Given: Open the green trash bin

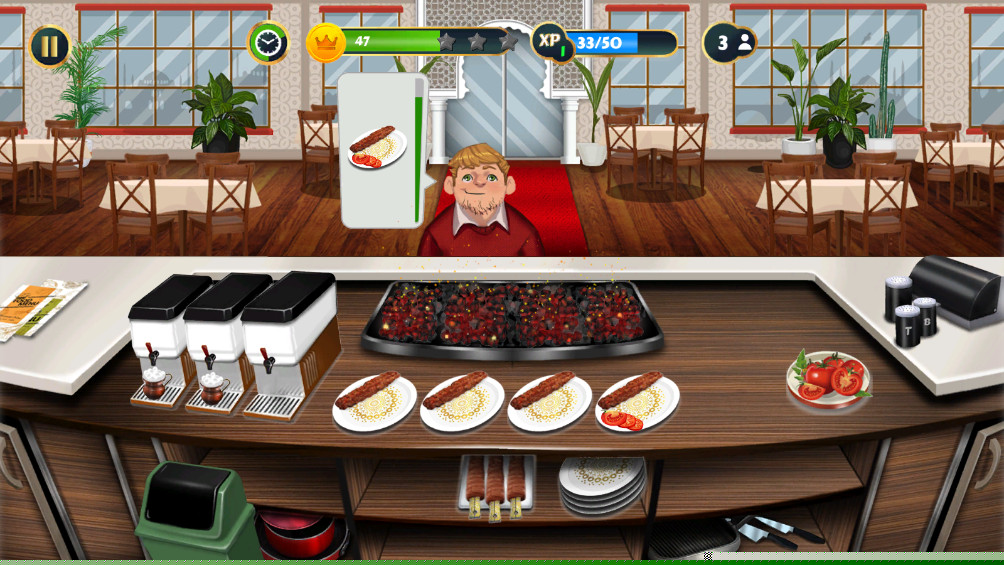Looking at the screenshot, I should pos(196,510).
